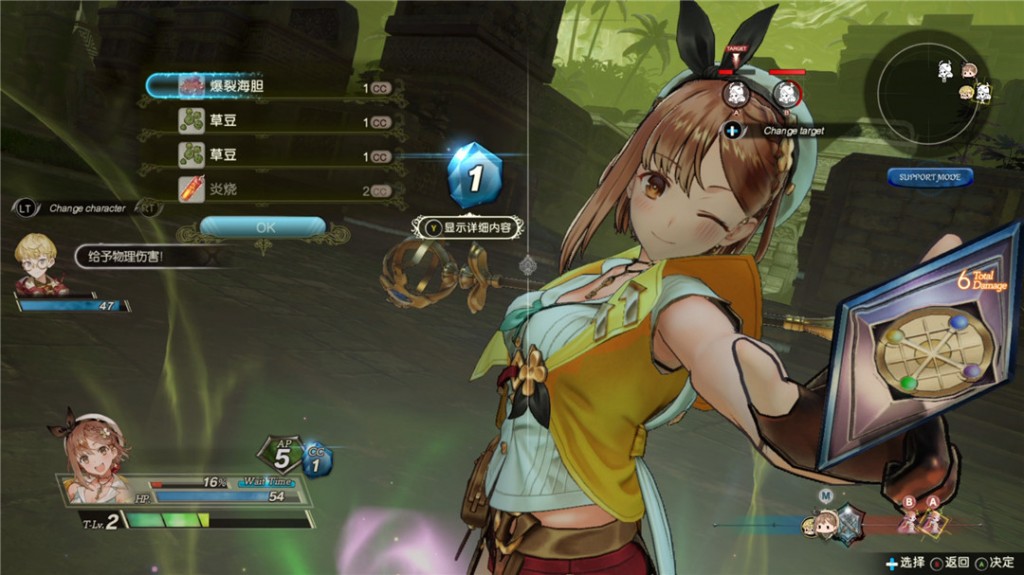Image resolution: width=1024 pixels, height=575 pixels.
Task: Select the red-circled enemy icon
Action: (787, 93)
